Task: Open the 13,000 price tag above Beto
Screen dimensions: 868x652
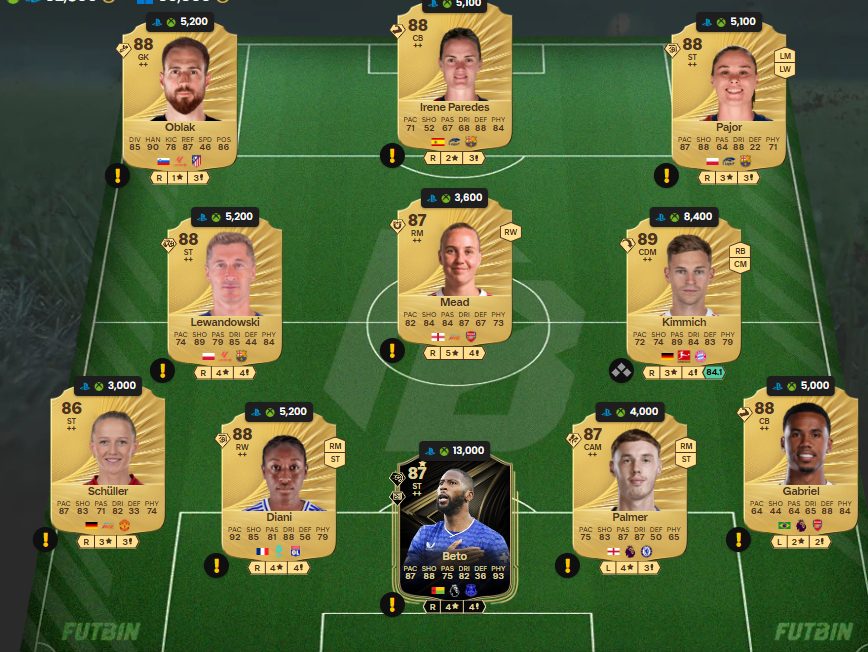Action: 454,450
